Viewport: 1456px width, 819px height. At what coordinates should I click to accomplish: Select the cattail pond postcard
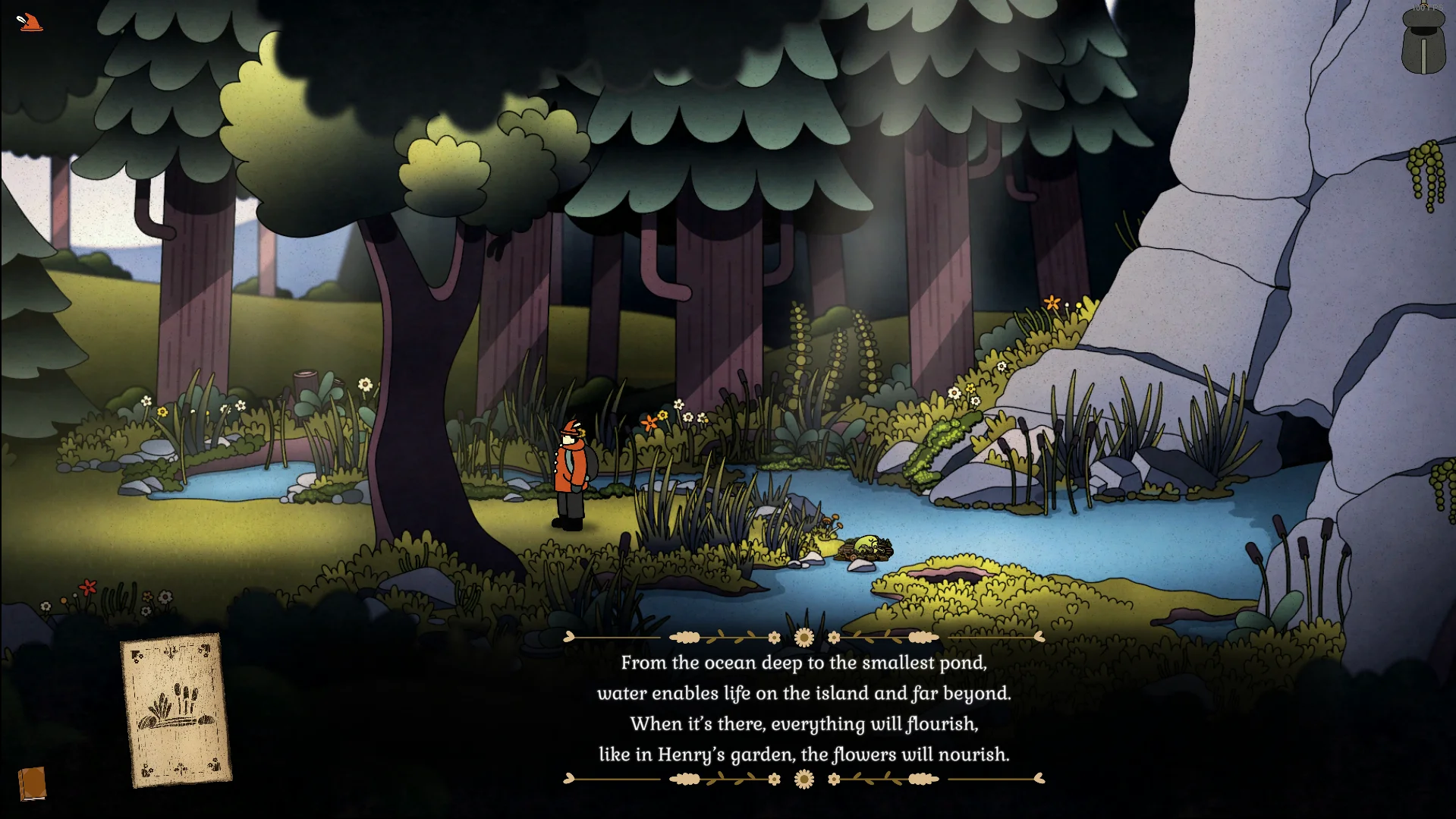click(x=176, y=712)
